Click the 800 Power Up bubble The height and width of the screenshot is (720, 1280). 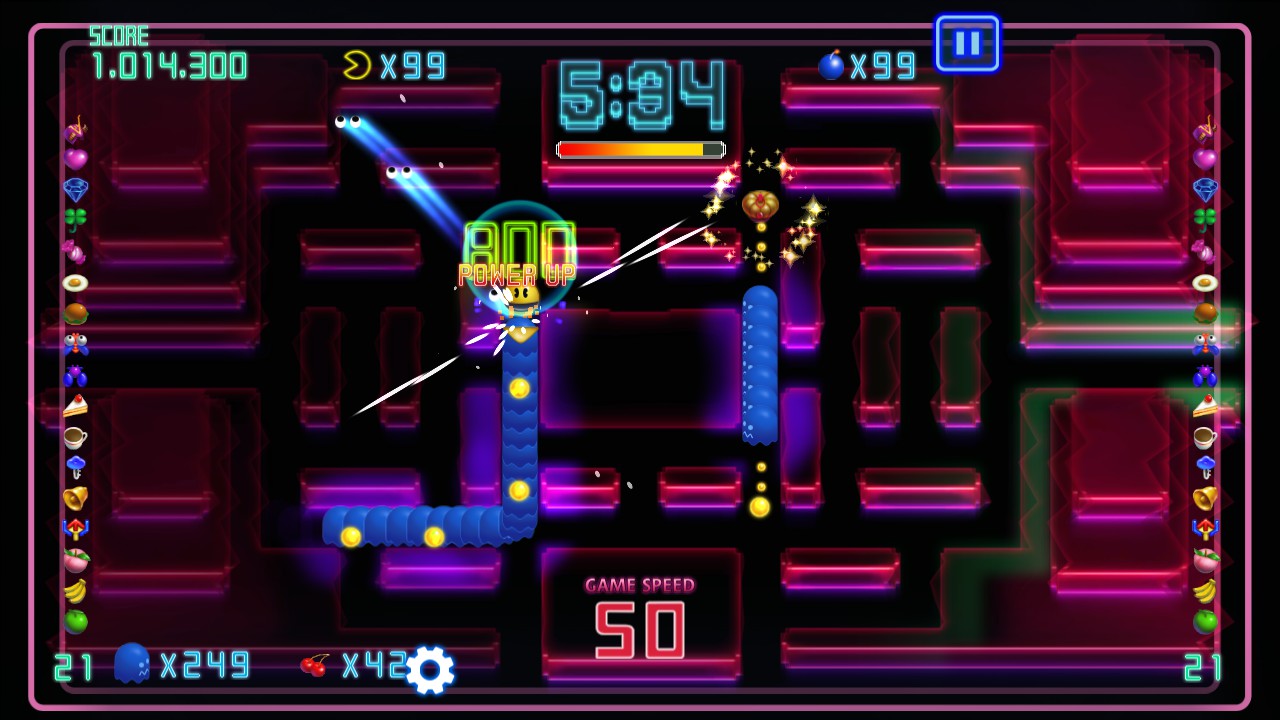point(520,243)
